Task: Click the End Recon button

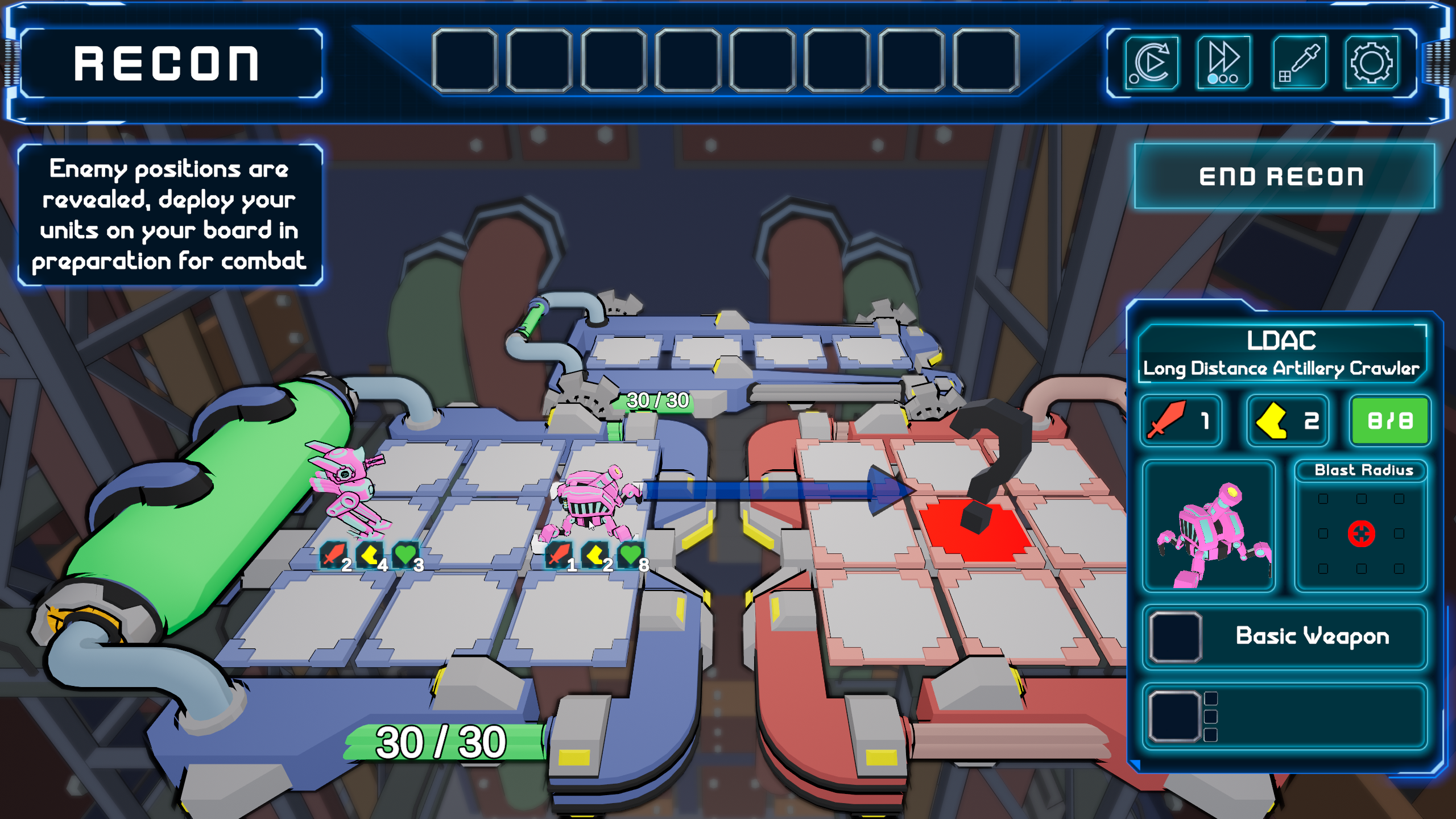Action: coord(1283,176)
